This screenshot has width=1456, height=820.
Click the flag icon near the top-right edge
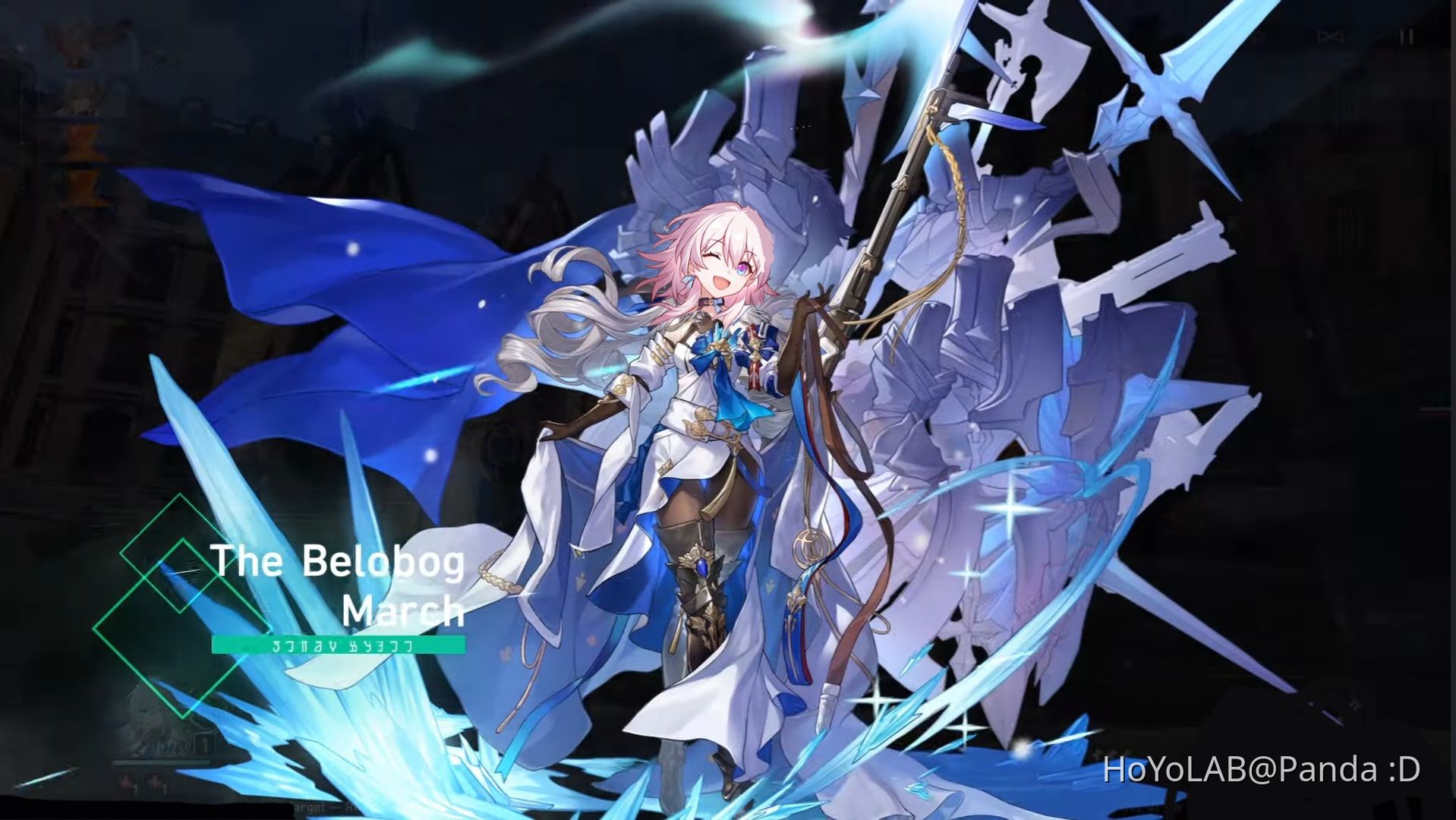1330,36
